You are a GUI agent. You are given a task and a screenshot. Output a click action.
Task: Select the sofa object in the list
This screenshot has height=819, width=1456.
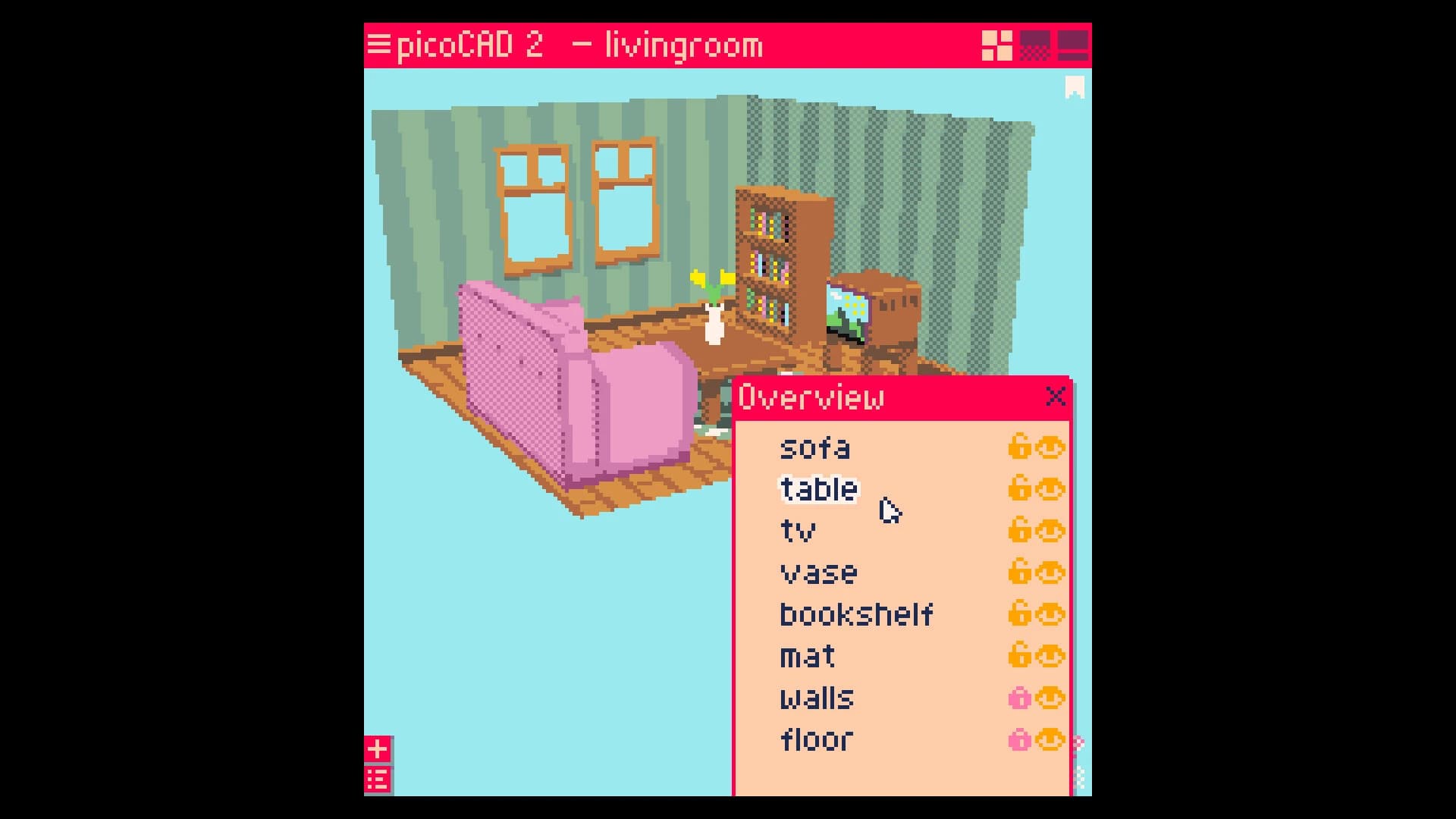pyautogui.click(x=815, y=447)
